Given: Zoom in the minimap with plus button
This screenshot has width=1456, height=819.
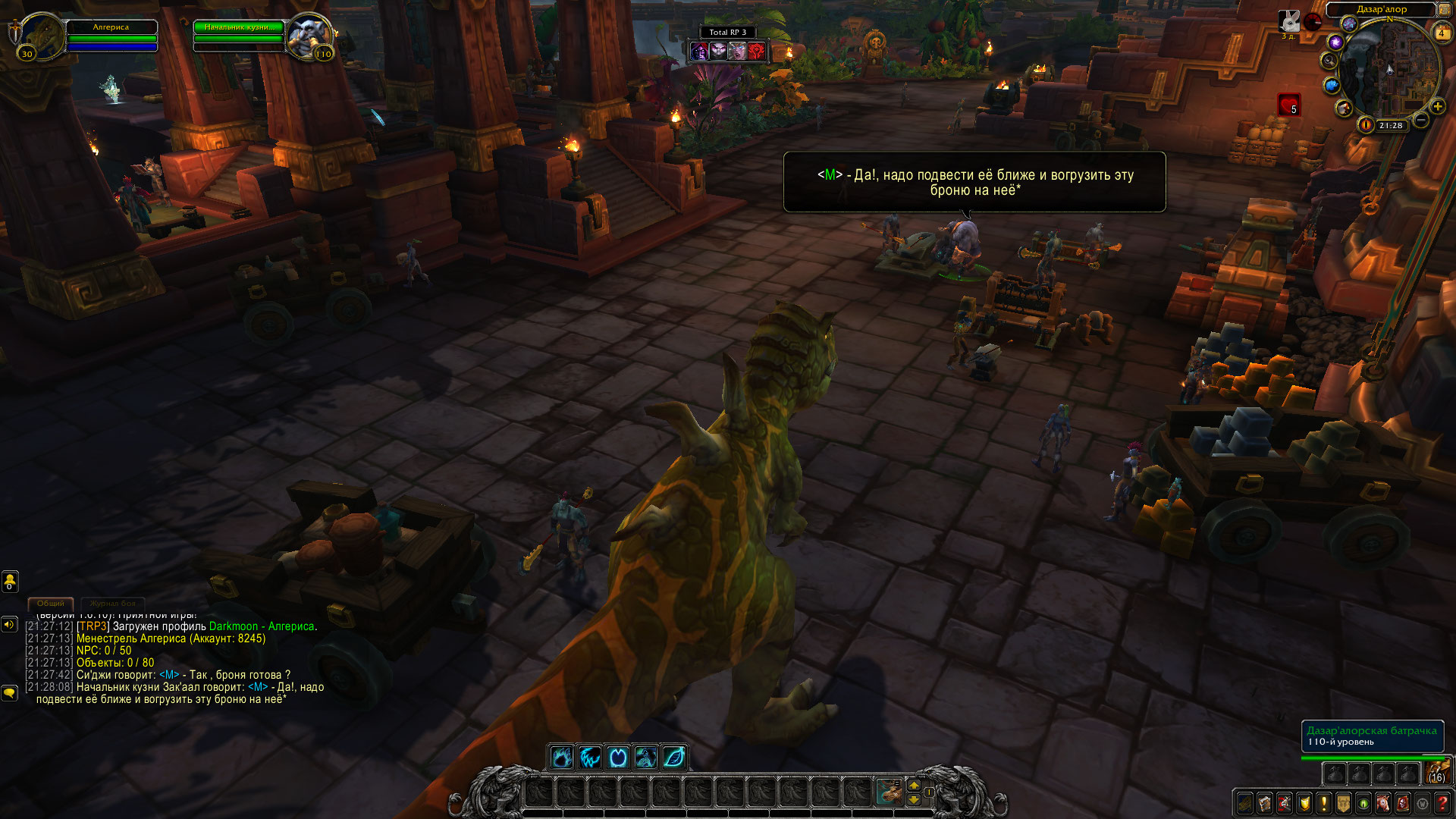Looking at the screenshot, I should 1437,107.
